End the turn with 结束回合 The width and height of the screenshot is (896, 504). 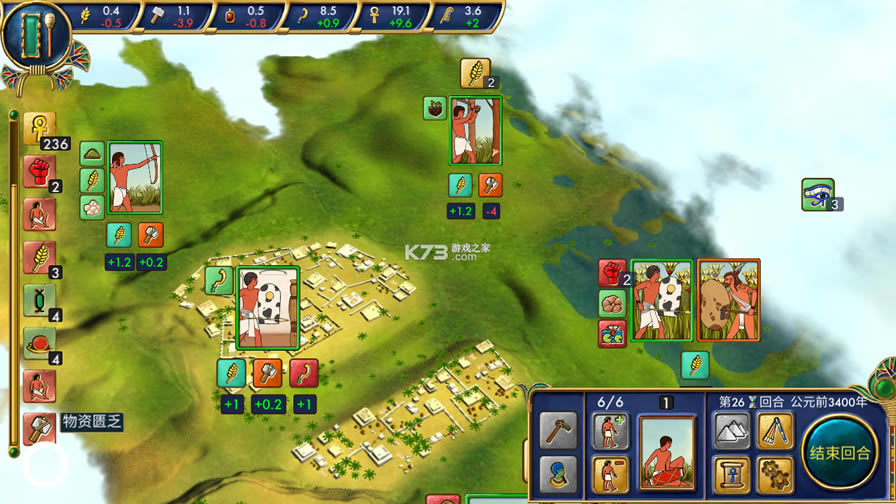[840, 452]
